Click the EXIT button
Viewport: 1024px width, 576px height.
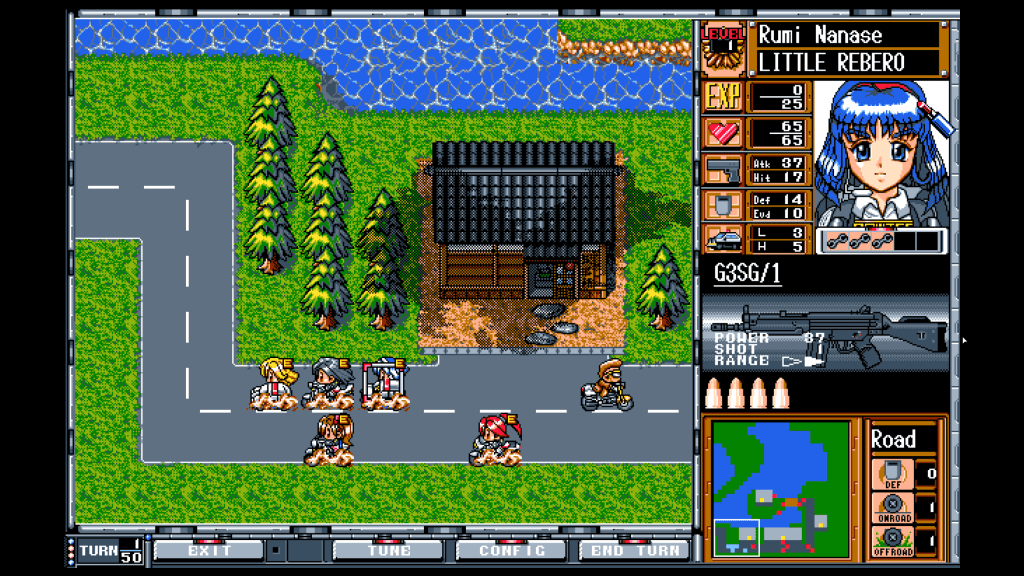click(209, 550)
